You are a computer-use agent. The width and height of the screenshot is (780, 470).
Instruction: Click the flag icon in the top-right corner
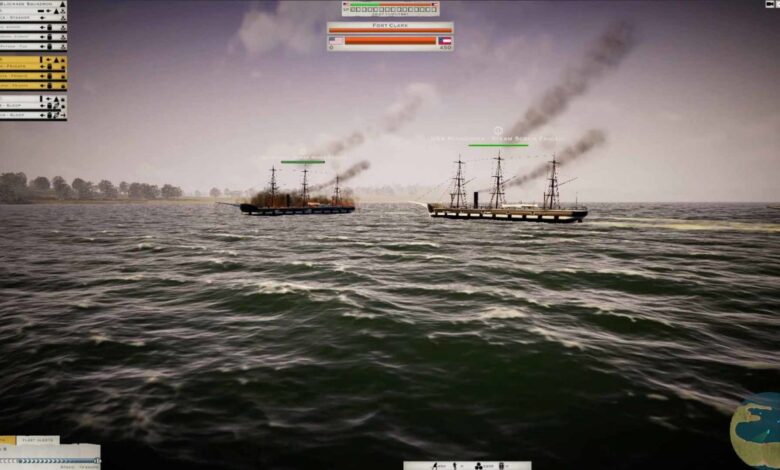(771, 5)
